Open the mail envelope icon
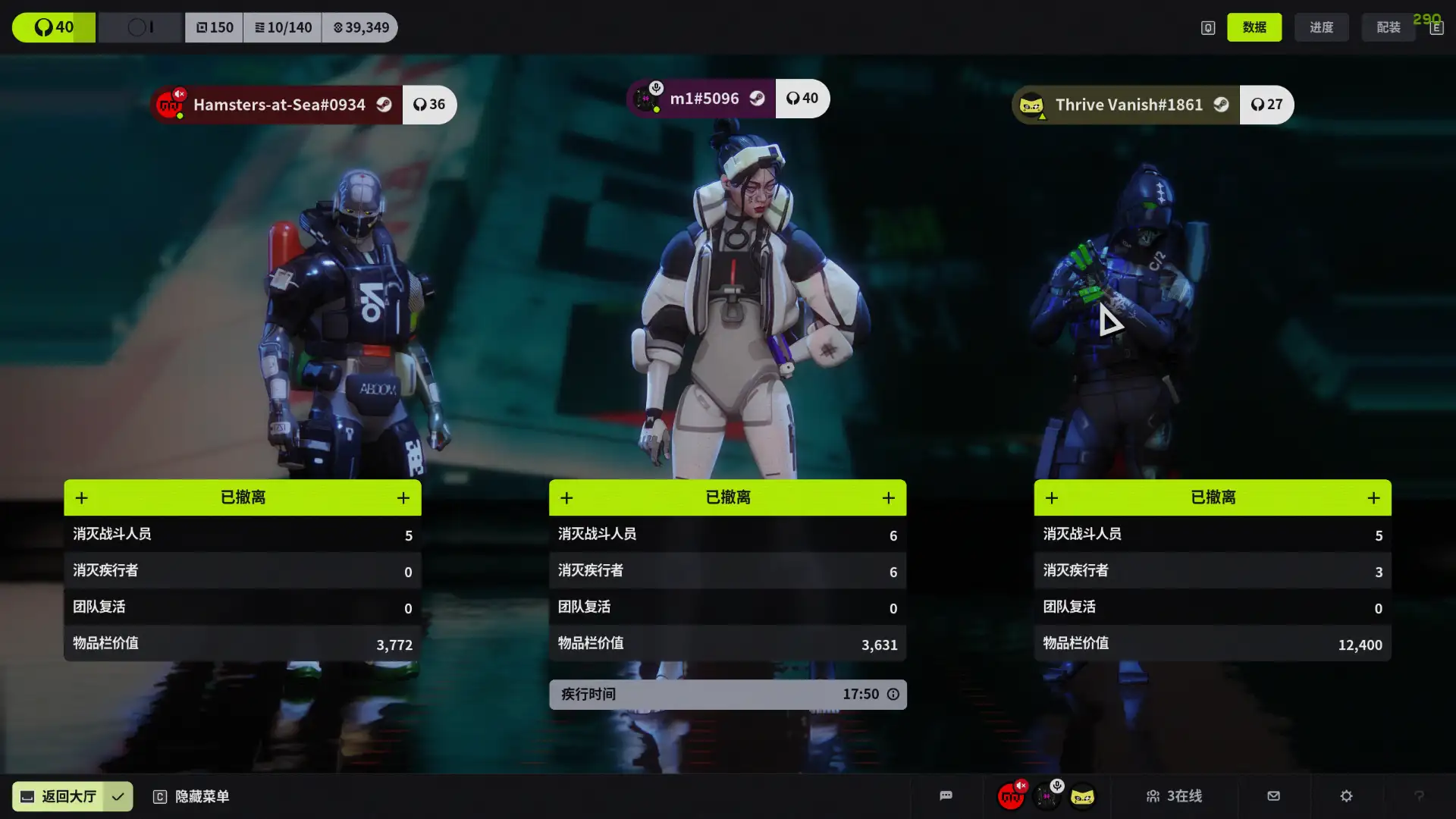The height and width of the screenshot is (819, 1456). [x=1273, y=795]
